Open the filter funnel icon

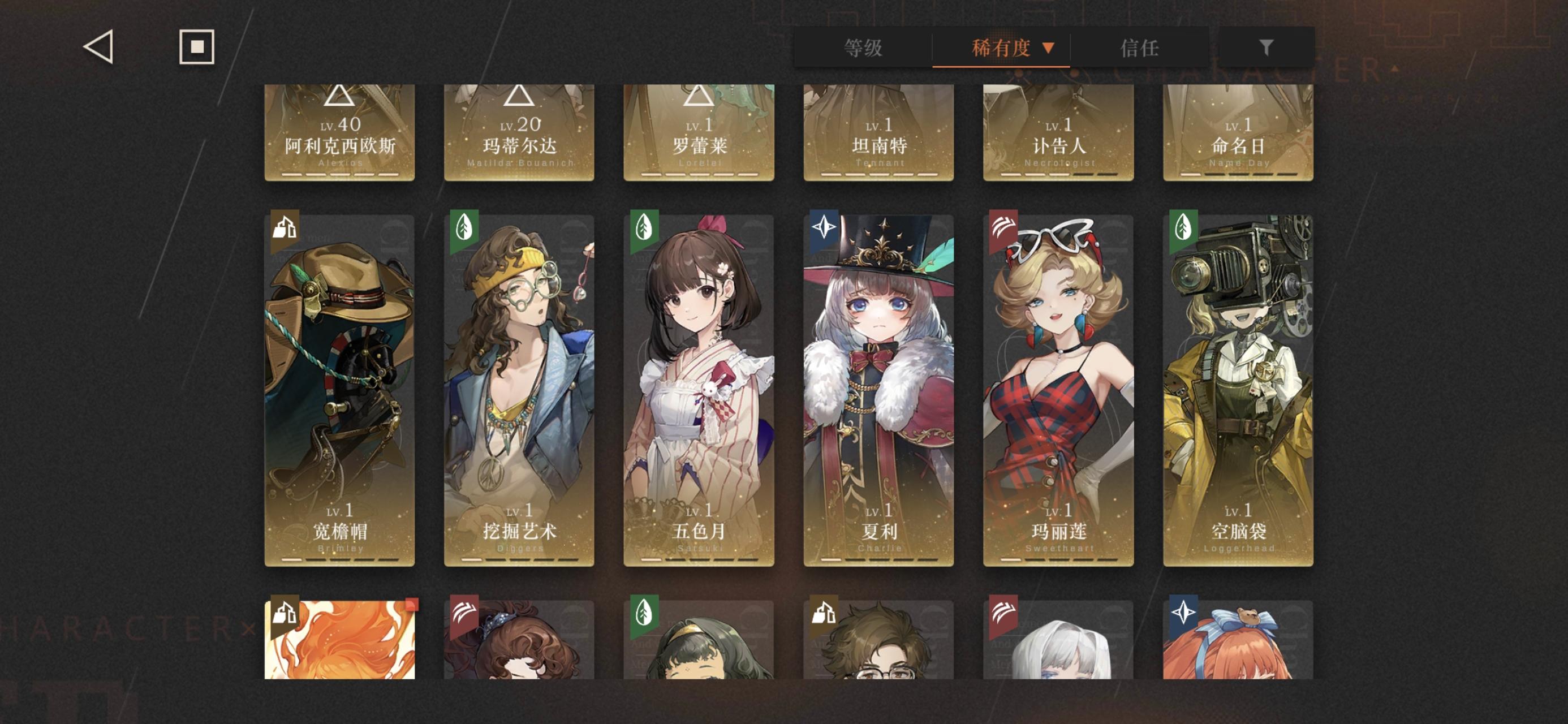point(1267,48)
